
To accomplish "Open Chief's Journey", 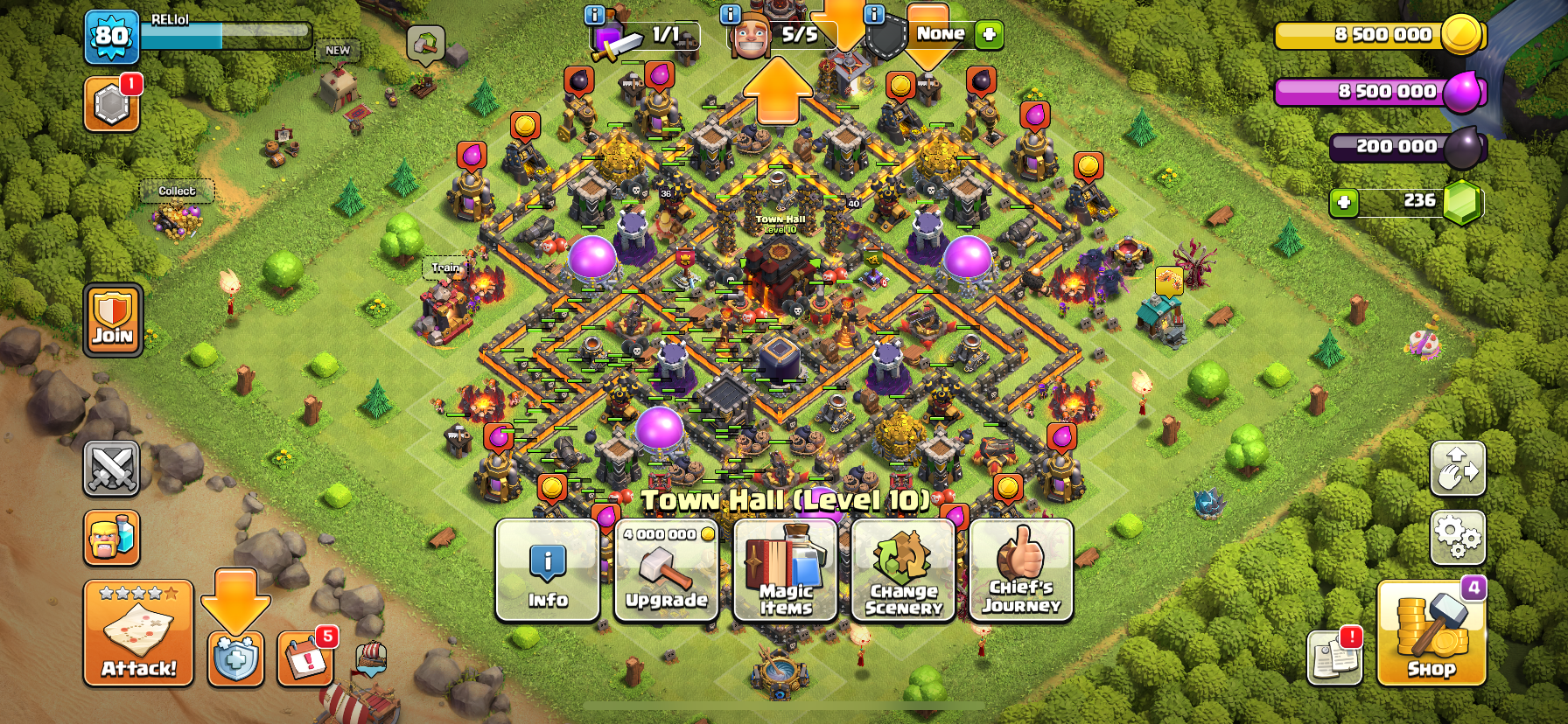I will [x=1021, y=570].
